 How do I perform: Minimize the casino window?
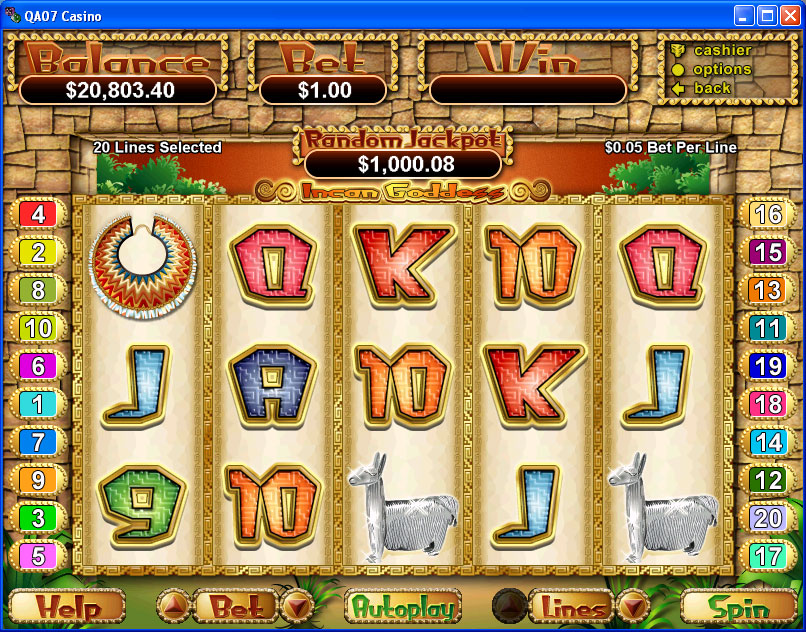745,15
